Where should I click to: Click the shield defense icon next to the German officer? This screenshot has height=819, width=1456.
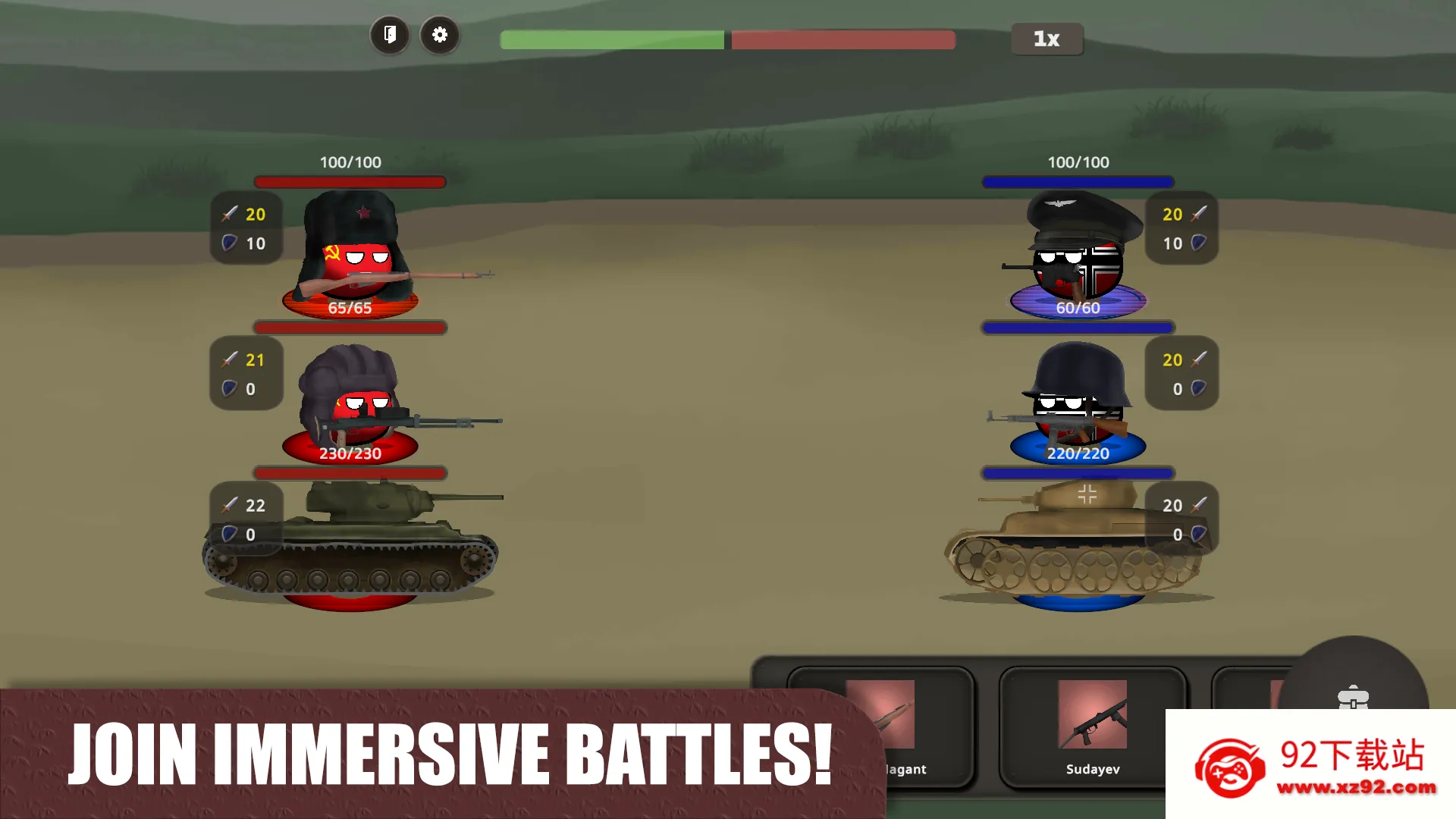tap(1197, 243)
